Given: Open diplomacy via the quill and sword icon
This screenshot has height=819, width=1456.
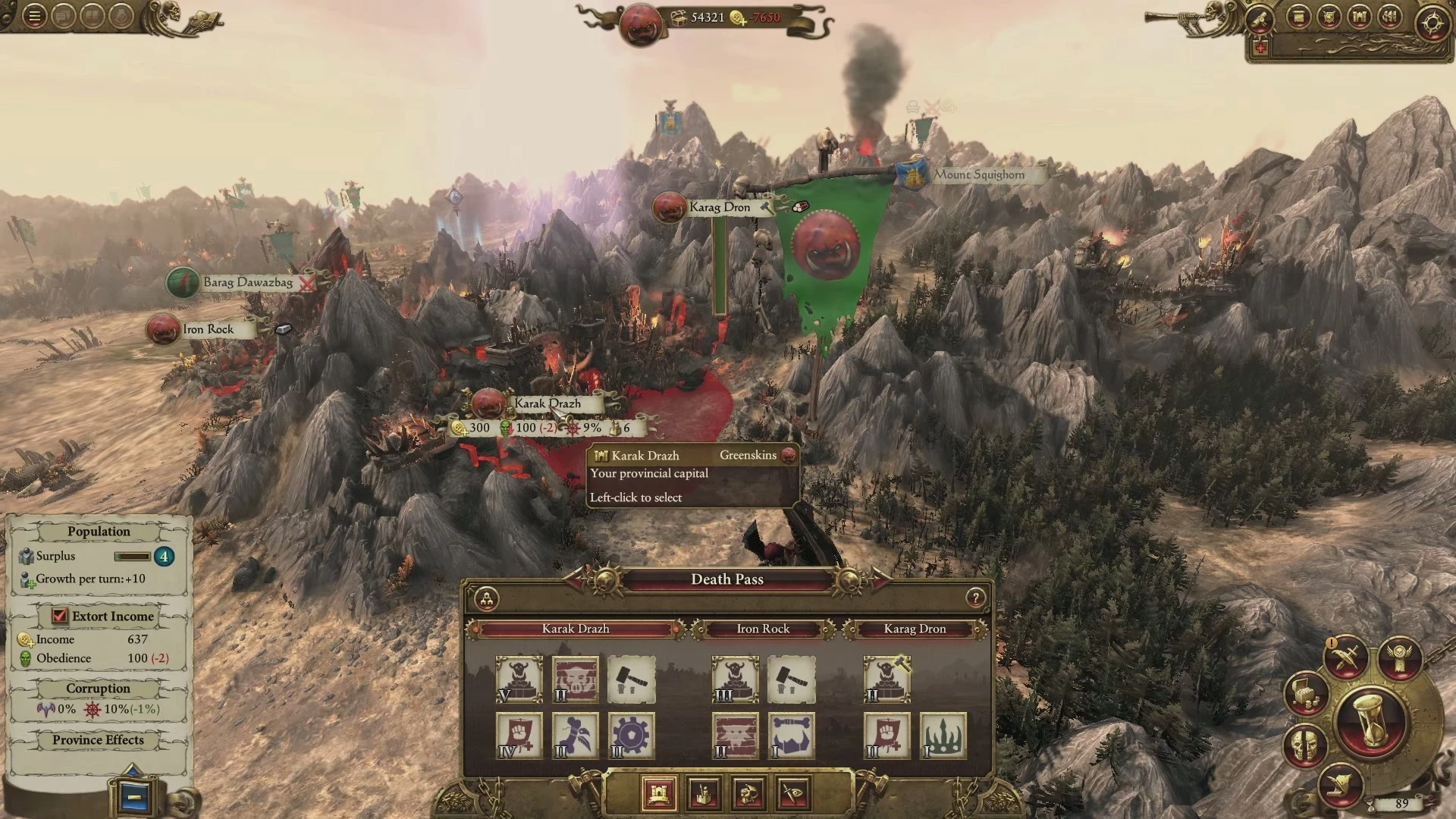Looking at the screenshot, I should [x=1345, y=657].
